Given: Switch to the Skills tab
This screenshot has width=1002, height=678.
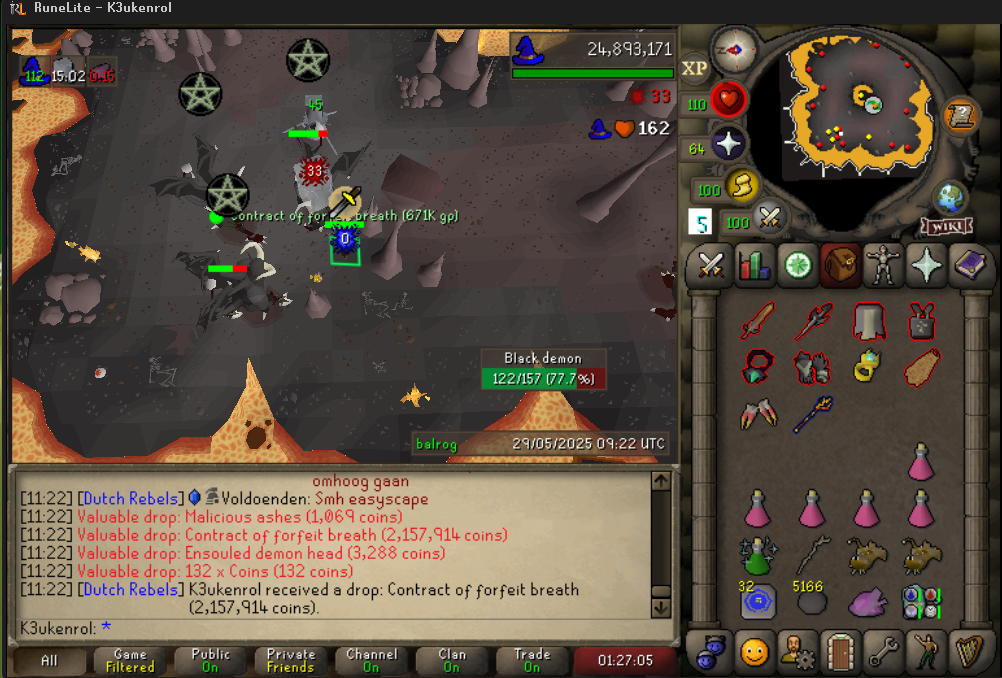Looking at the screenshot, I should (754, 266).
